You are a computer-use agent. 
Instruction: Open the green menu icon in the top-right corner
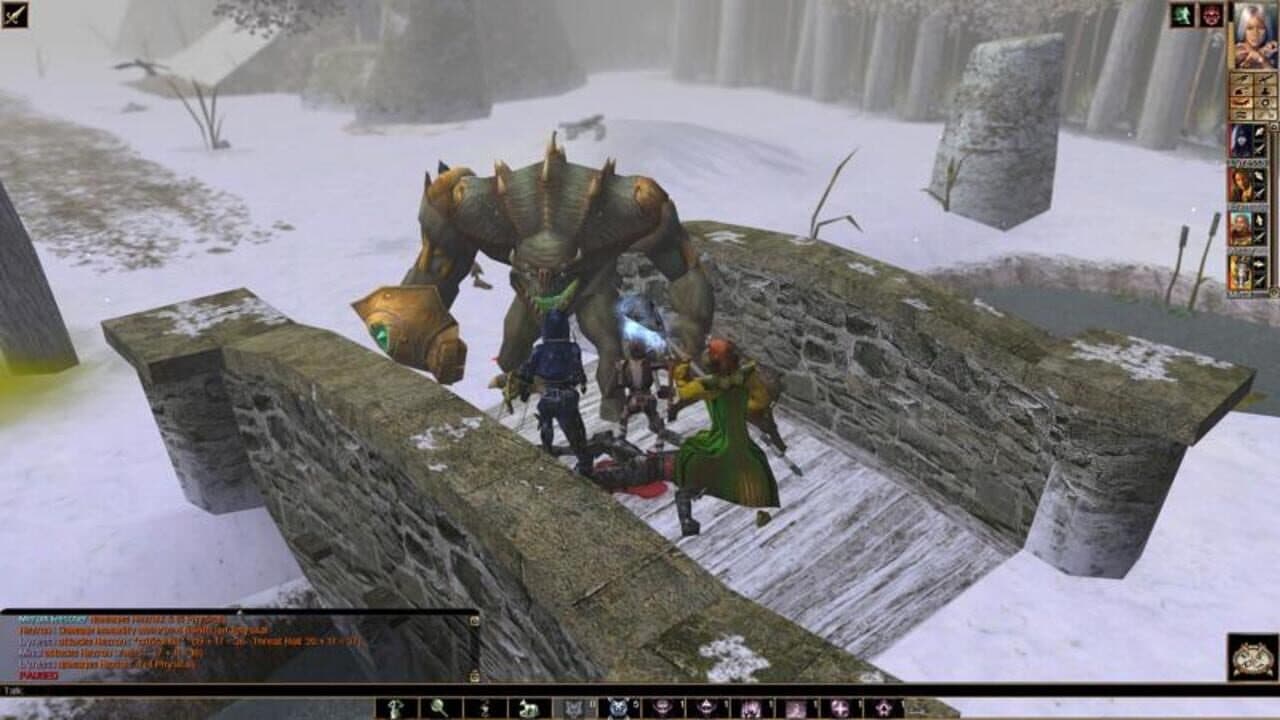point(1180,15)
